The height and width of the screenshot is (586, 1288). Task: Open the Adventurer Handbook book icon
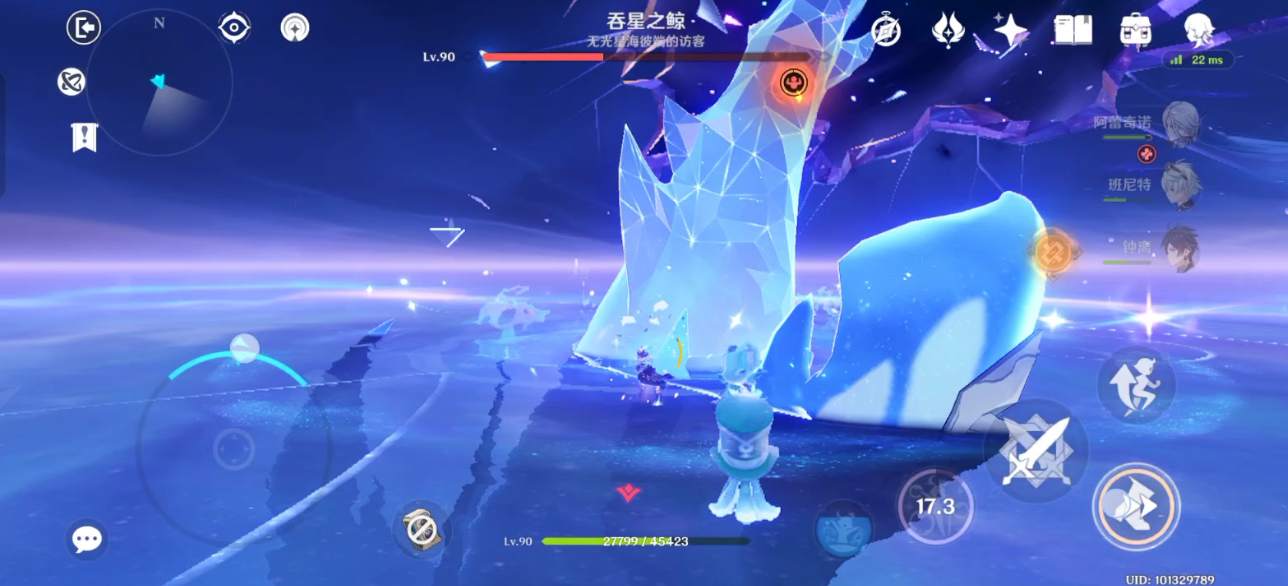[x=1072, y=30]
